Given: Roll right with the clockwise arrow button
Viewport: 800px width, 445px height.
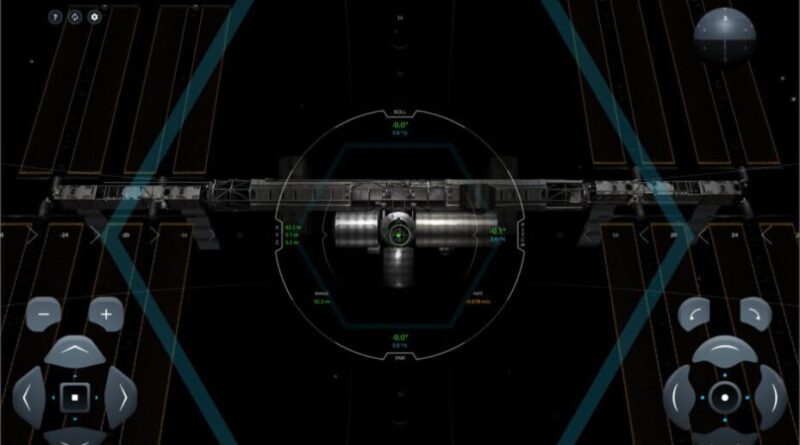Looking at the screenshot, I should (755, 313).
